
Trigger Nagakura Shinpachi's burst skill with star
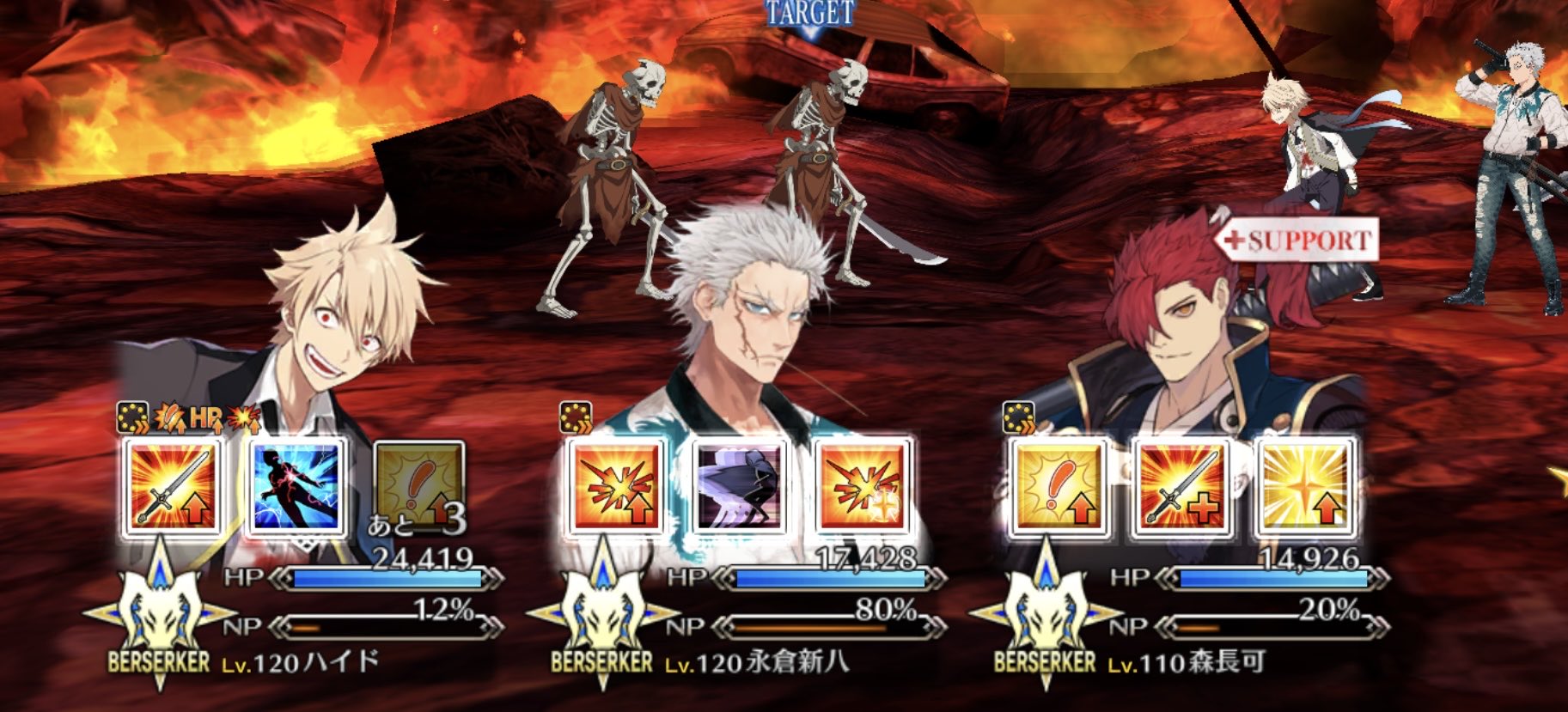[863, 488]
